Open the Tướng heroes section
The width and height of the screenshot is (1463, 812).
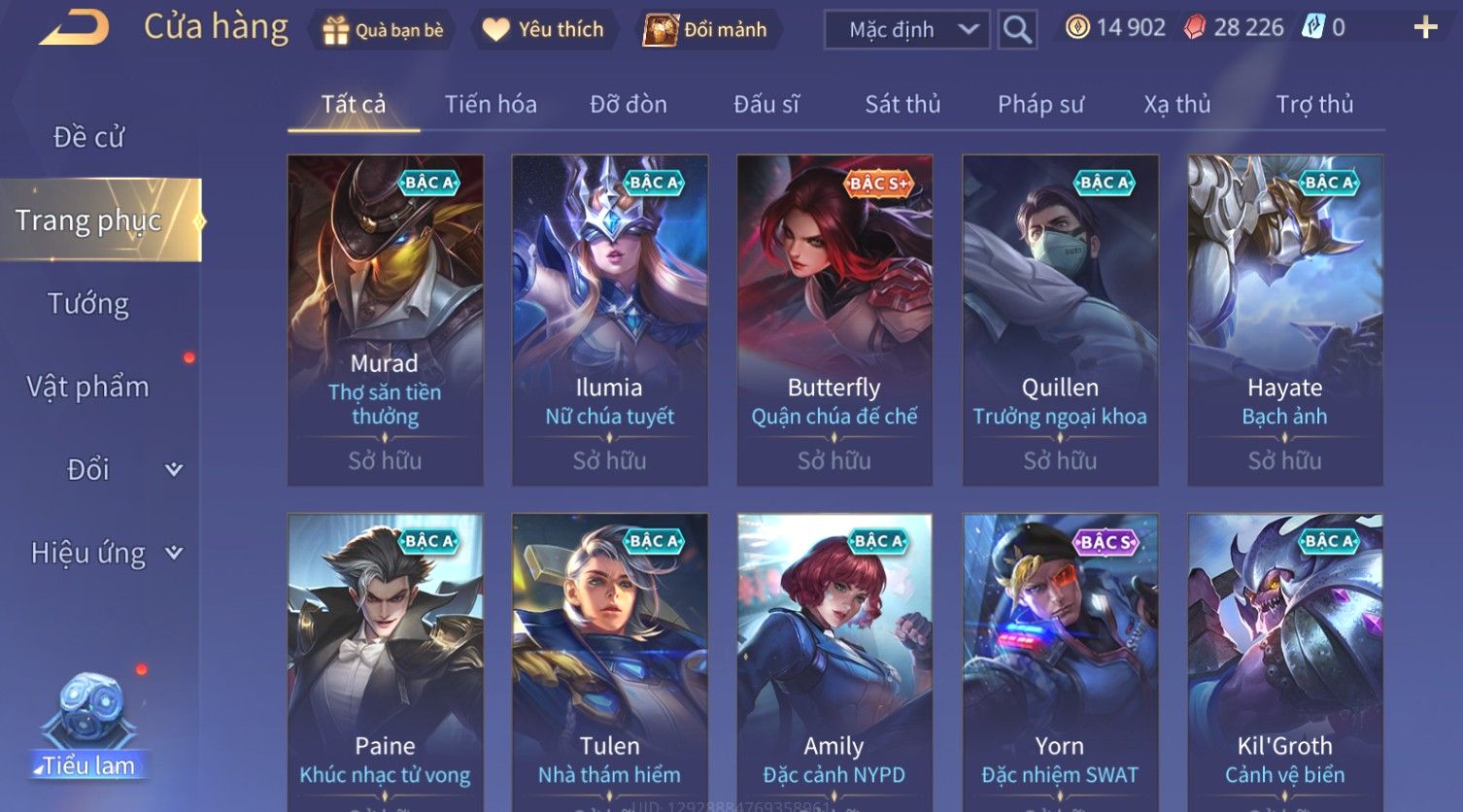(x=88, y=304)
